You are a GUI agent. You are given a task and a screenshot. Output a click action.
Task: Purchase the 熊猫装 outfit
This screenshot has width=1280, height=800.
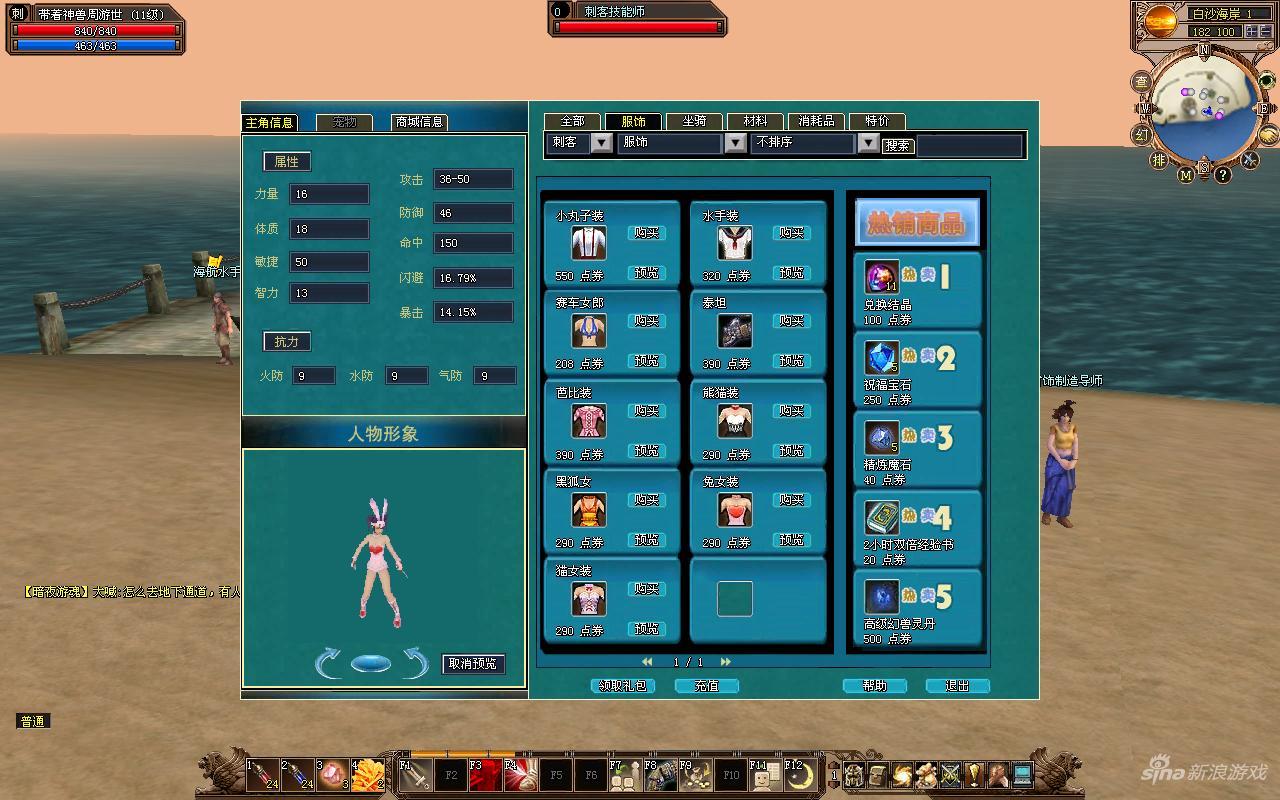pos(791,411)
